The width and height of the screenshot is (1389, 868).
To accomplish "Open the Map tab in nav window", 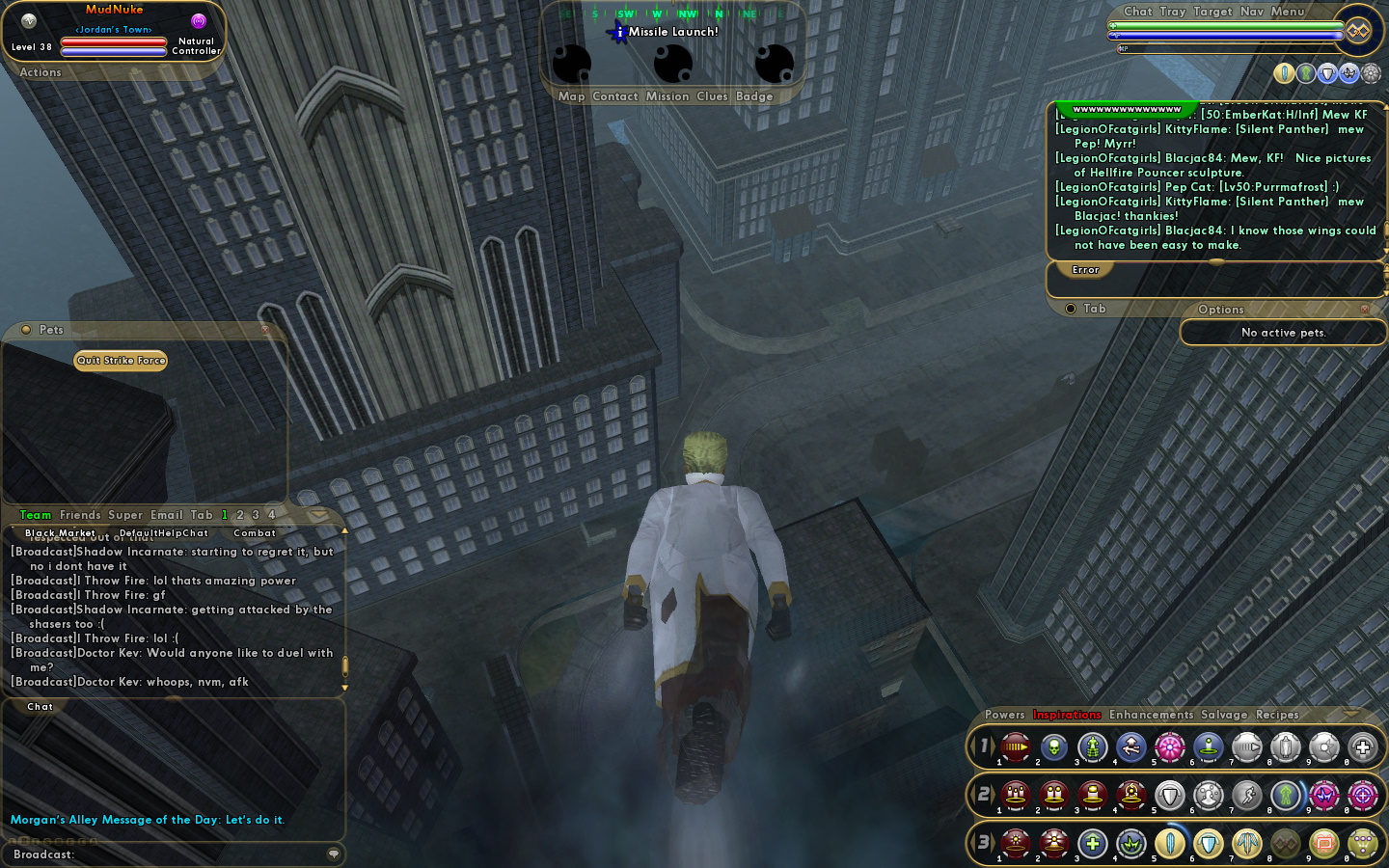I will [571, 96].
